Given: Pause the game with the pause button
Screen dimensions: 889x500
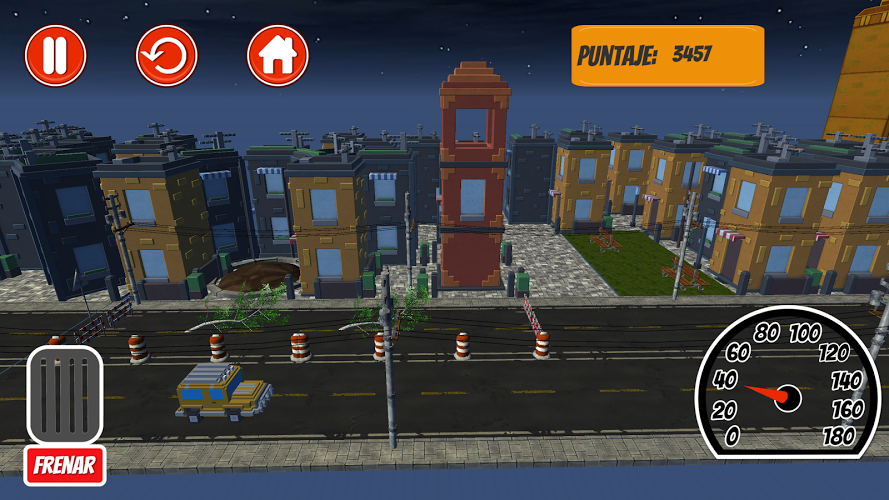Looking at the screenshot, I should pos(56,56).
